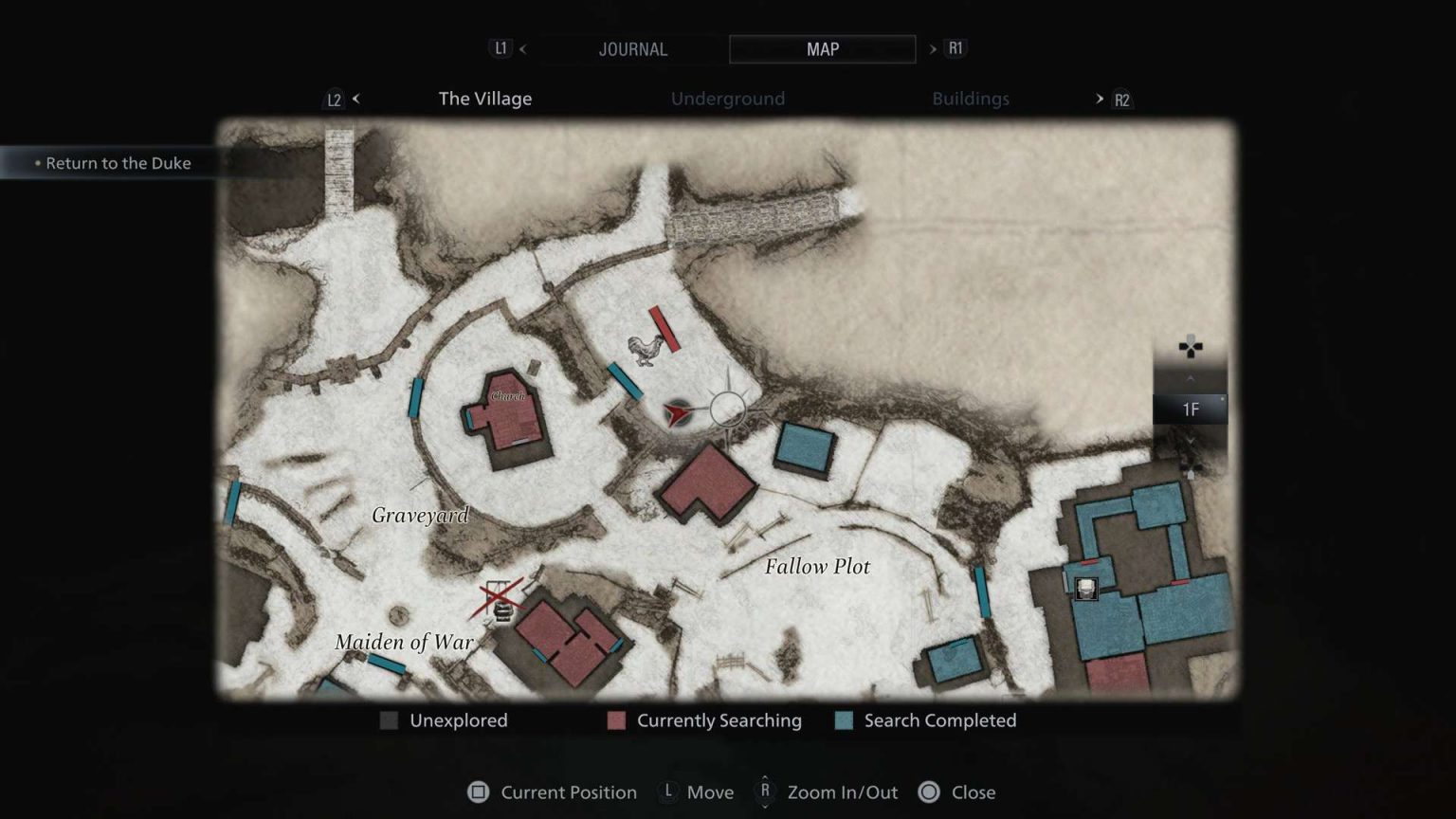1456x819 pixels.
Task: Switch to the JOURNAL tab
Action: (x=633, y=48)
